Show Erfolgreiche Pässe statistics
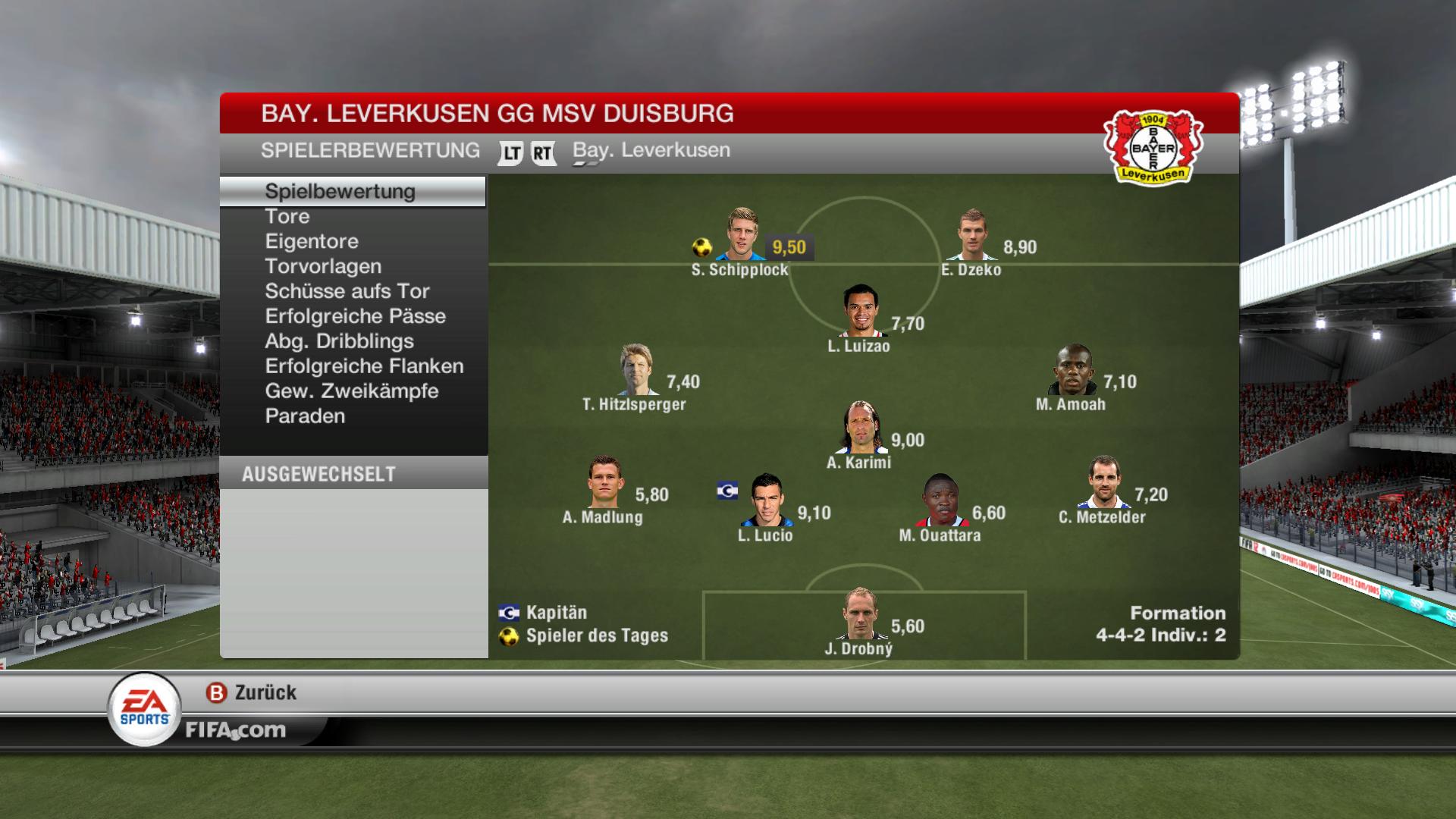The image size is (1456, 819). (x=355, y=316)
